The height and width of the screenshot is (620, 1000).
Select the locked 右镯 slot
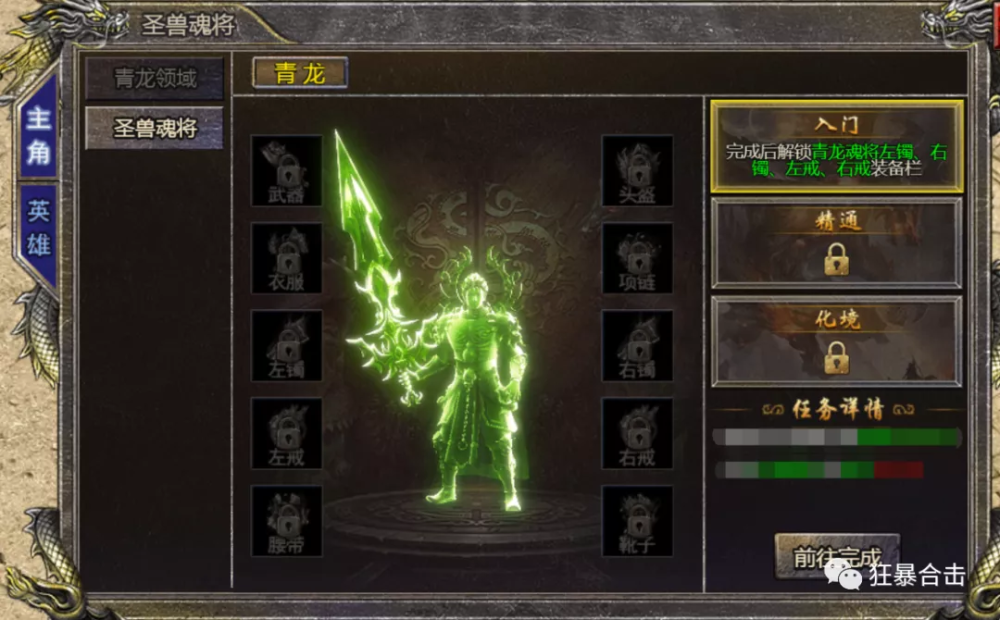[x=637, y=346]
